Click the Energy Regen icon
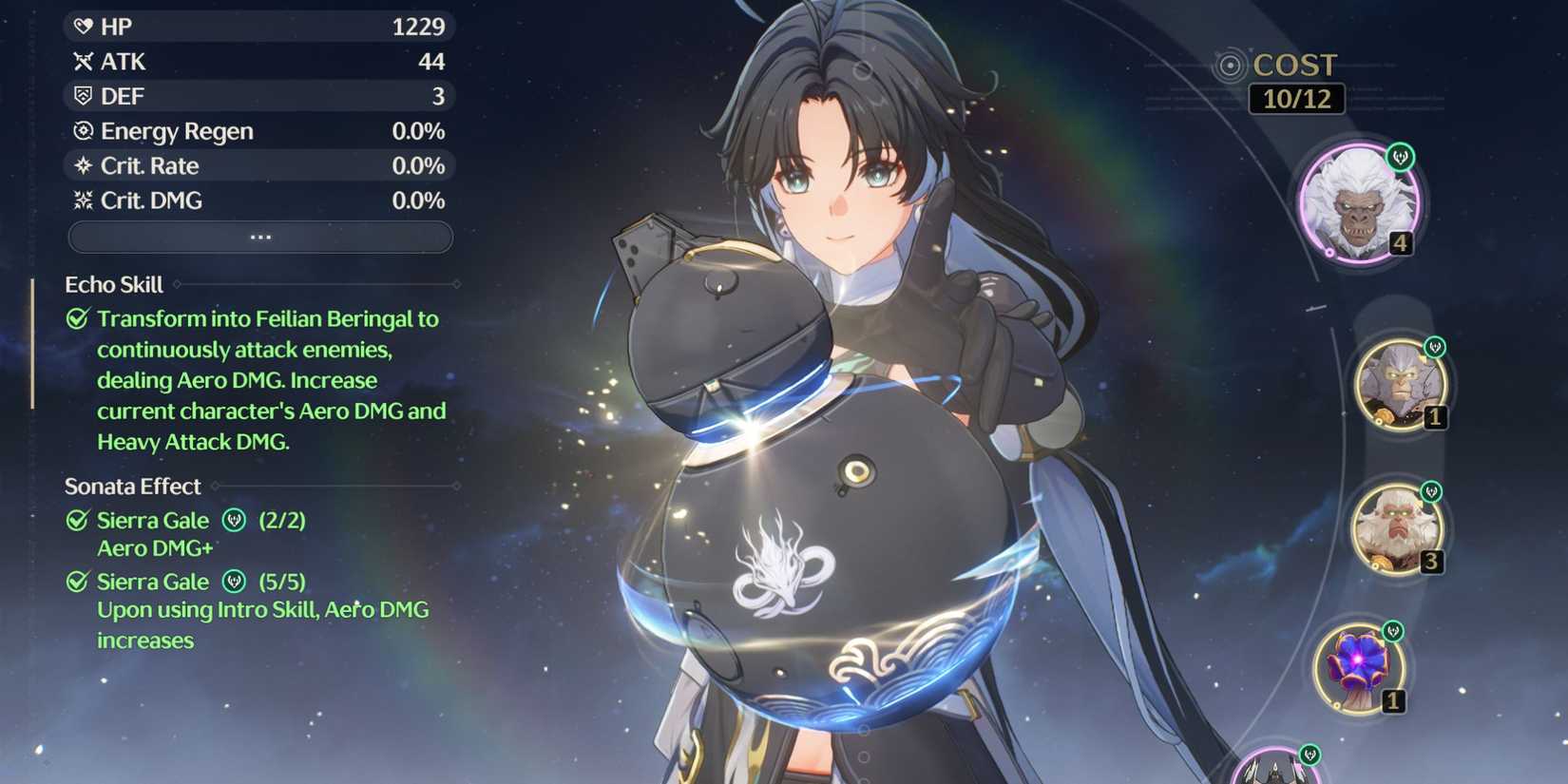Screen dimensions: 1568x784 point(84,130)
